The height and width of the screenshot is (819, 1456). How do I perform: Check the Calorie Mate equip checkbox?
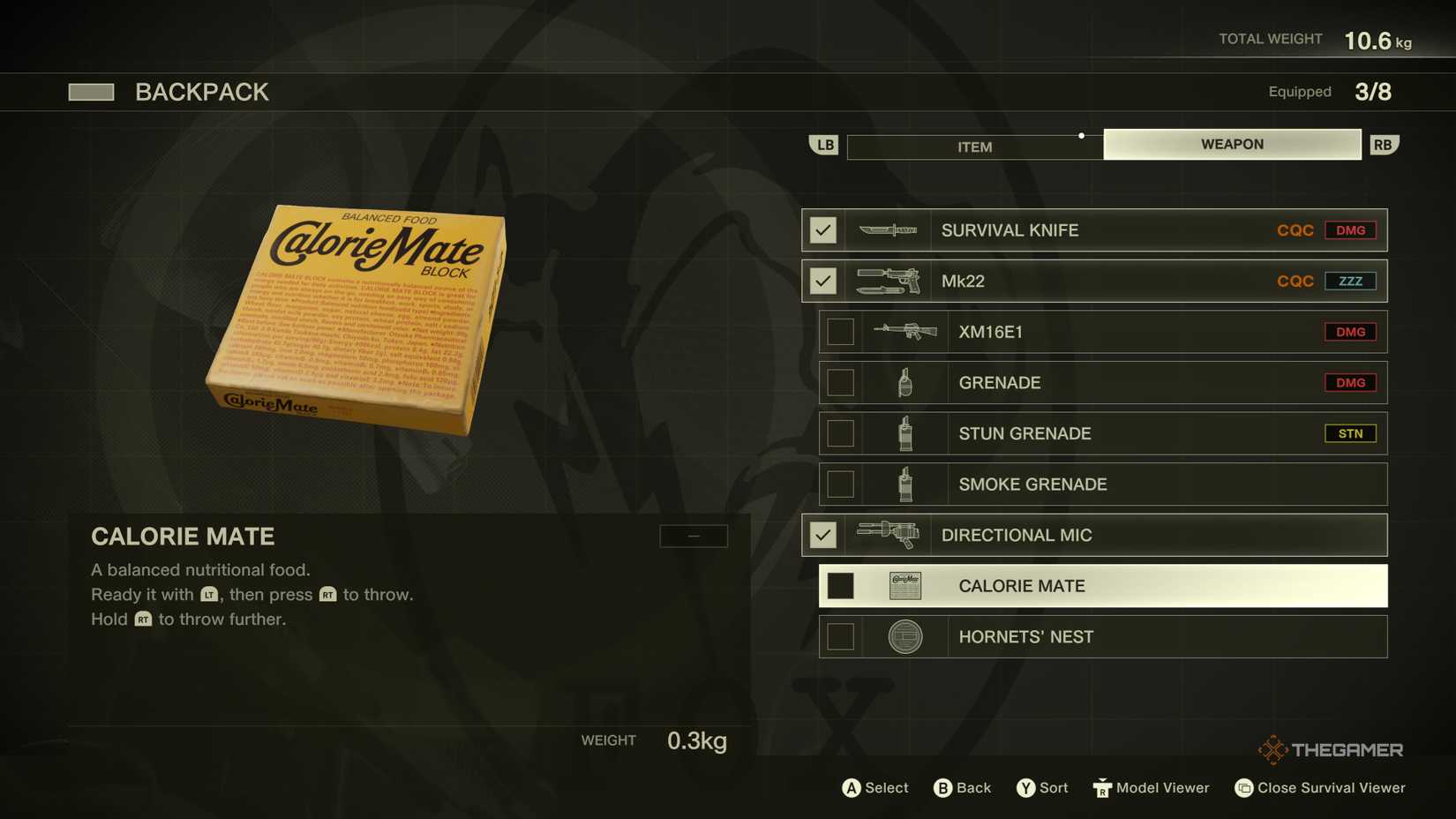click(839, 585)
